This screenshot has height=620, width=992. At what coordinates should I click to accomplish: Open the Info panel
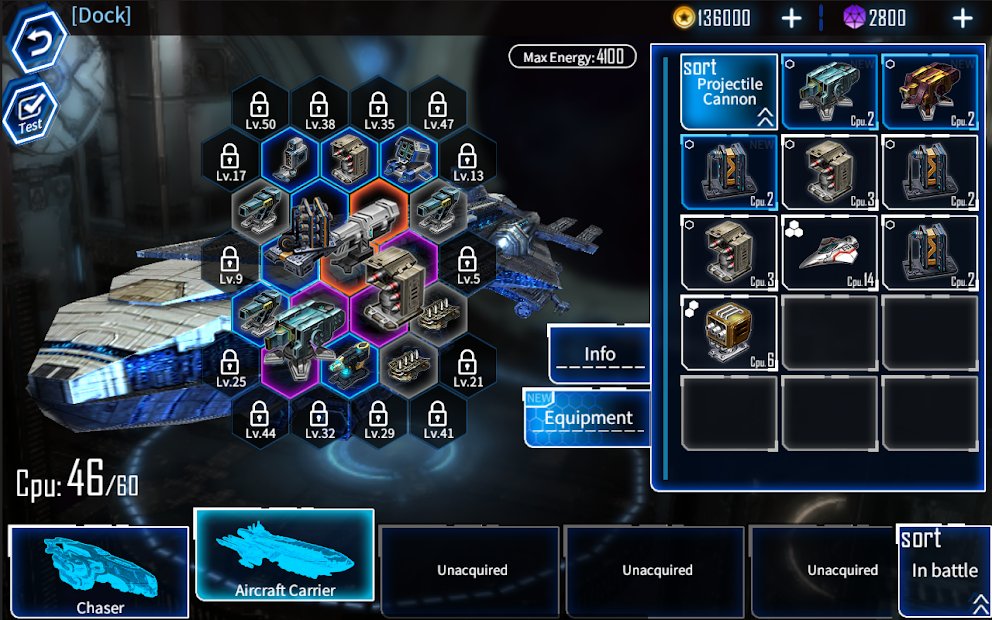tap(600, 354)
